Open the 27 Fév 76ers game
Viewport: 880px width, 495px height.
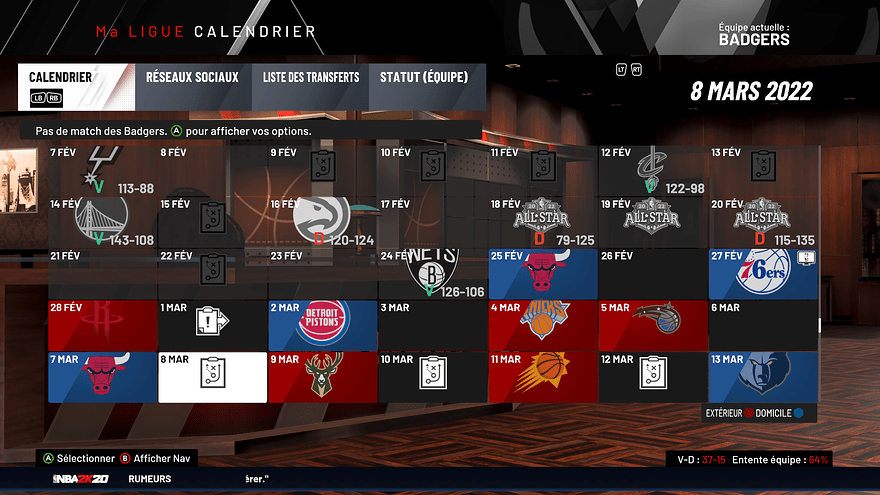point(763,273)
